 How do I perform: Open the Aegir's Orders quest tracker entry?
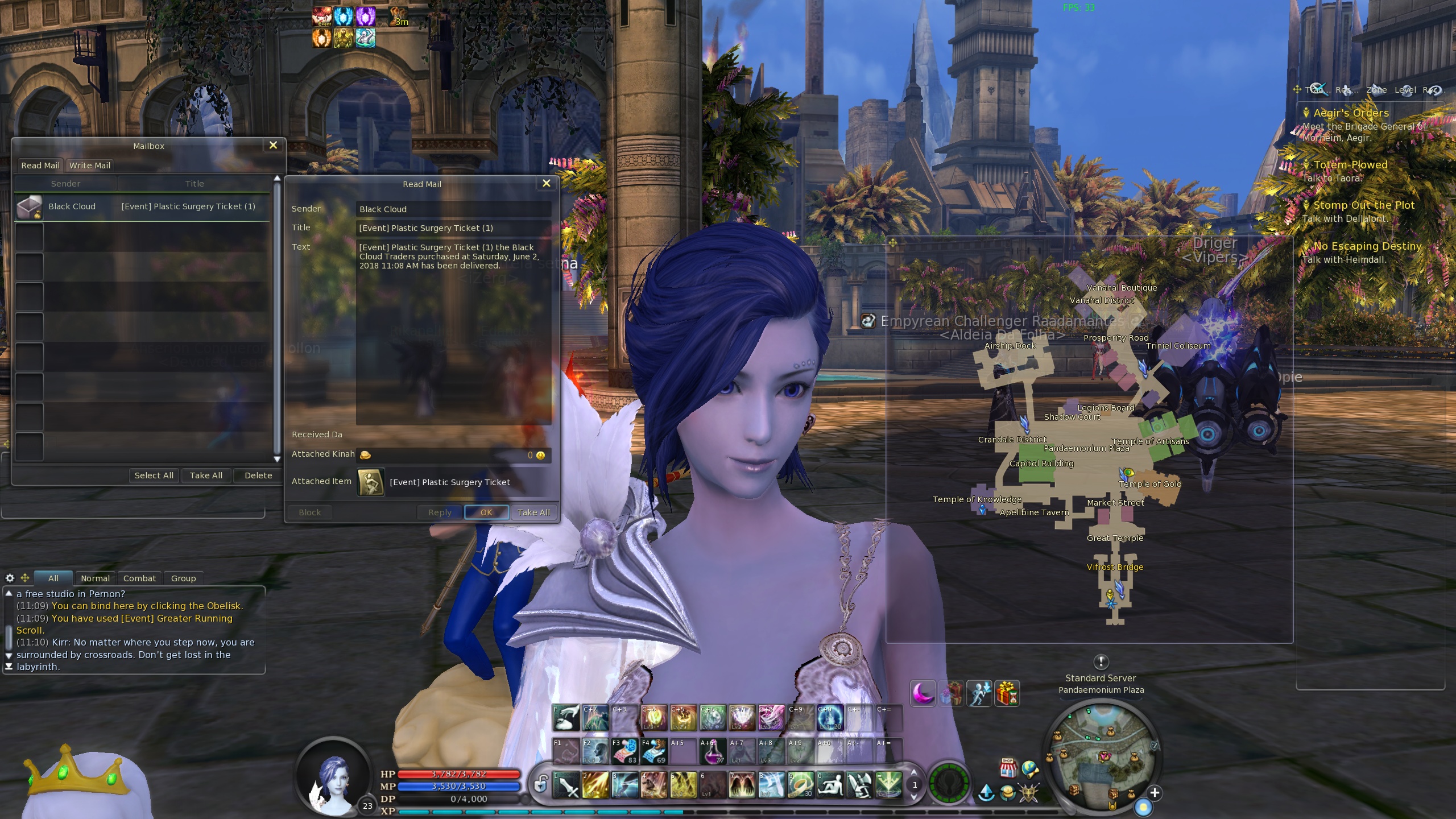(1351, 113)
